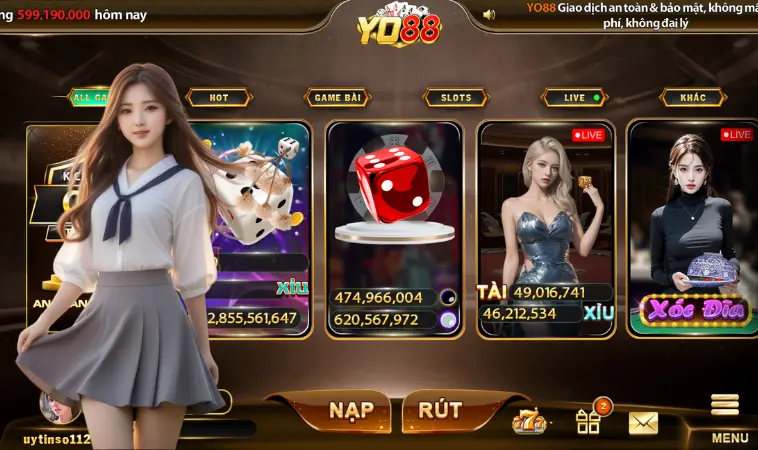
Task: Select the SLOTS category tab
Action: click(x=455, y=97)
